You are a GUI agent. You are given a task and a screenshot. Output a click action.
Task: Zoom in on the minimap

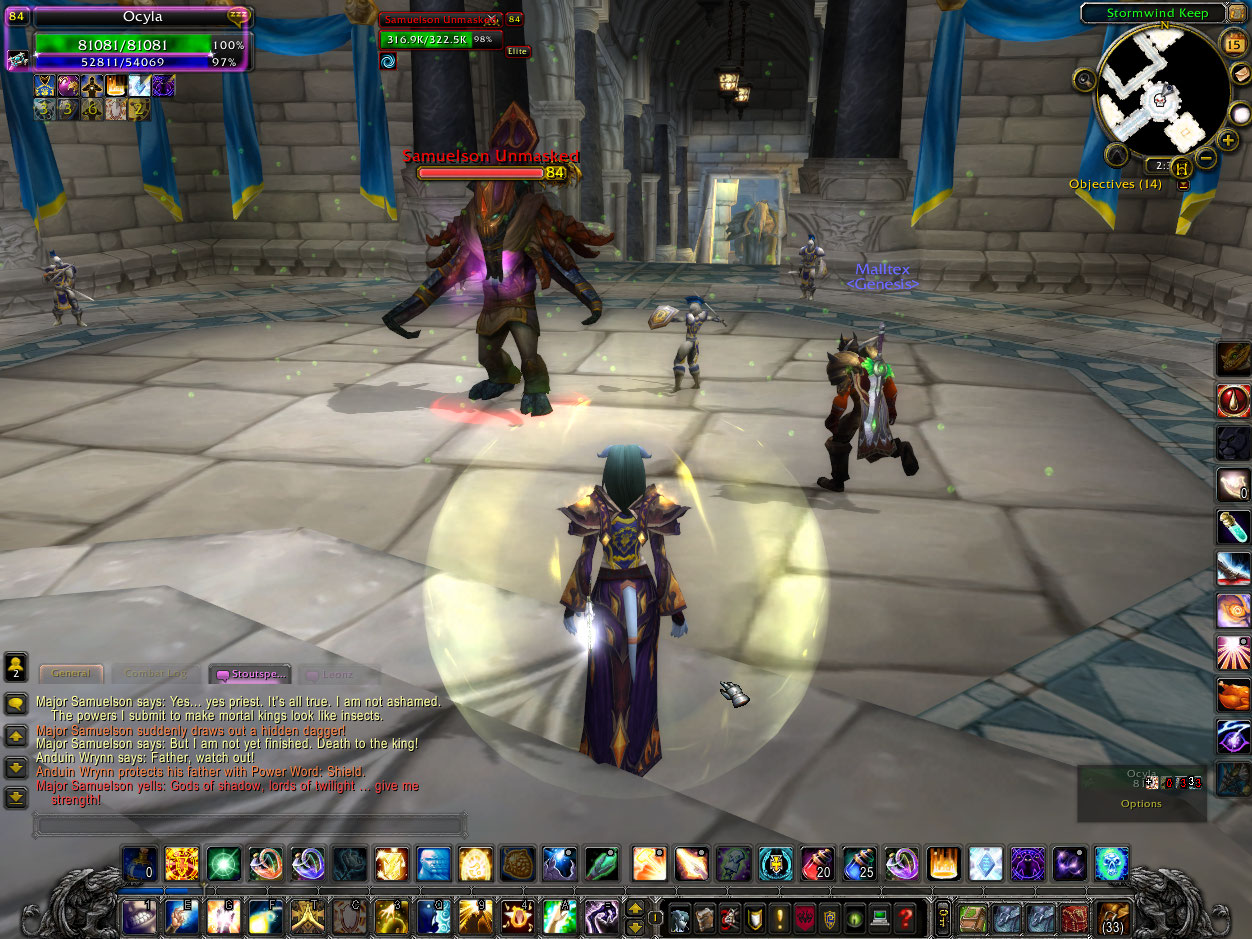click(x=1229, y=139)
